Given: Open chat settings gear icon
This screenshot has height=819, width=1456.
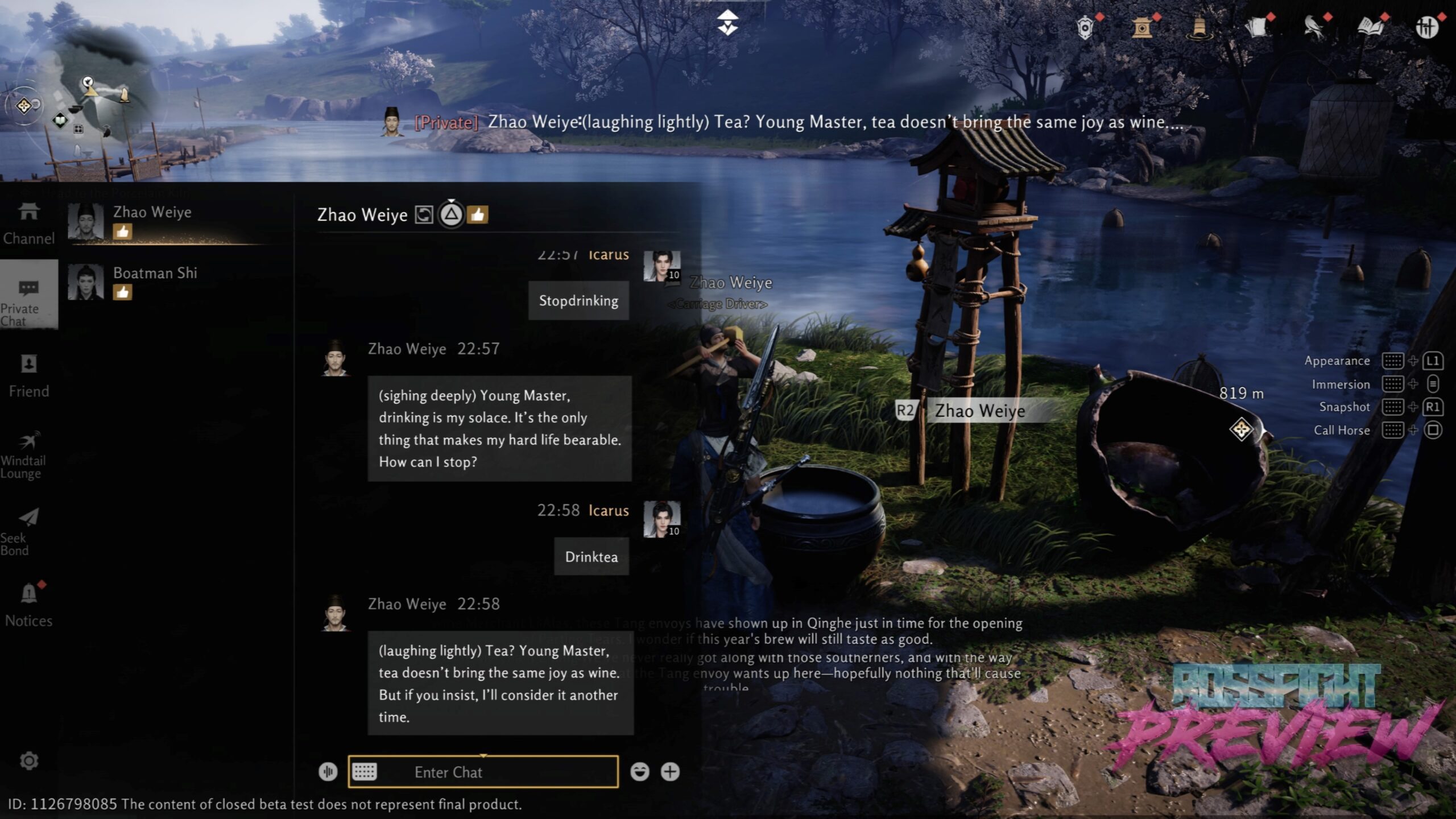Looking at the screenshot, I should click(29, 761).
